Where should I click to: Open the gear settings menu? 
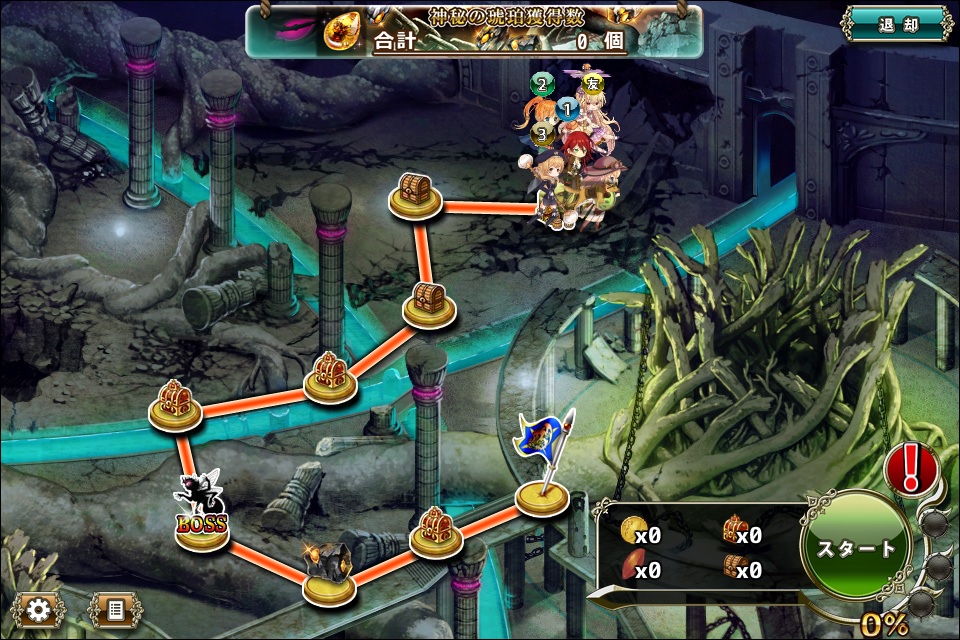39,609
